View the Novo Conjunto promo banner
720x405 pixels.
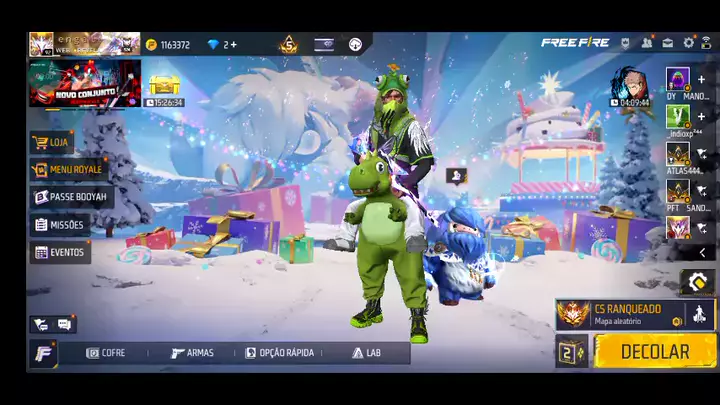click(x=85, y=83)
